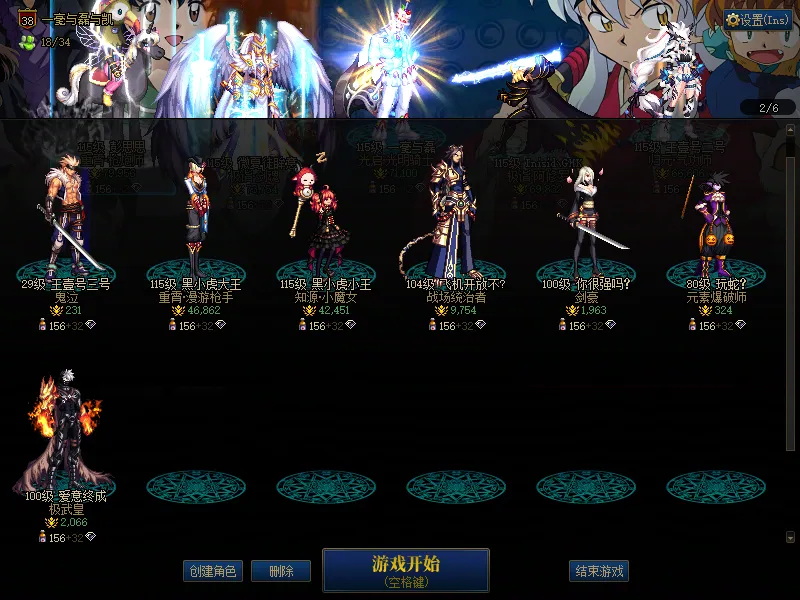Click the 删除 delete character button
This screenshot has height=600, width=800.
[x=281, y=571]
